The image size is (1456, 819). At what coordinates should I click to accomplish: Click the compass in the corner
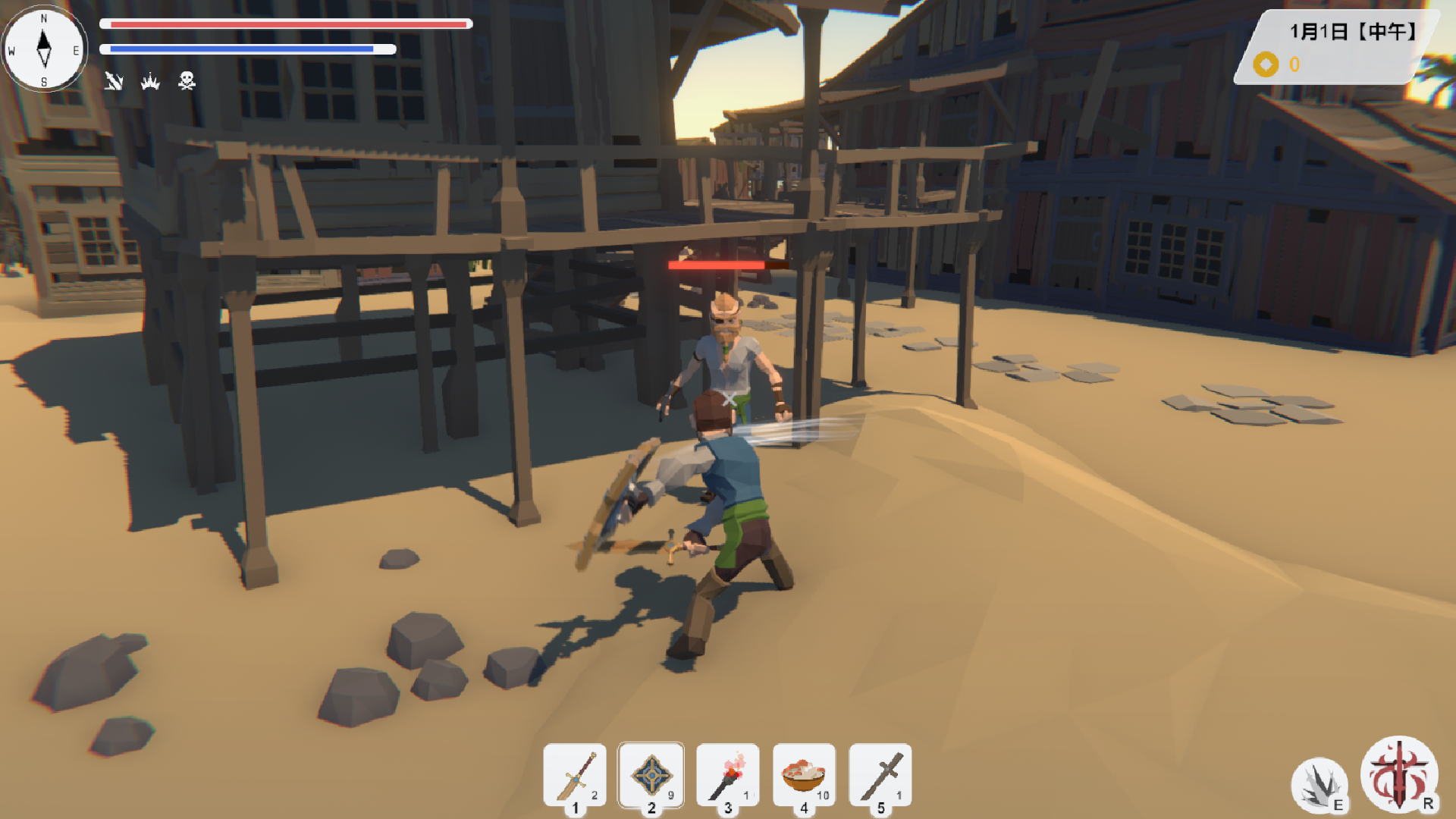44,49
